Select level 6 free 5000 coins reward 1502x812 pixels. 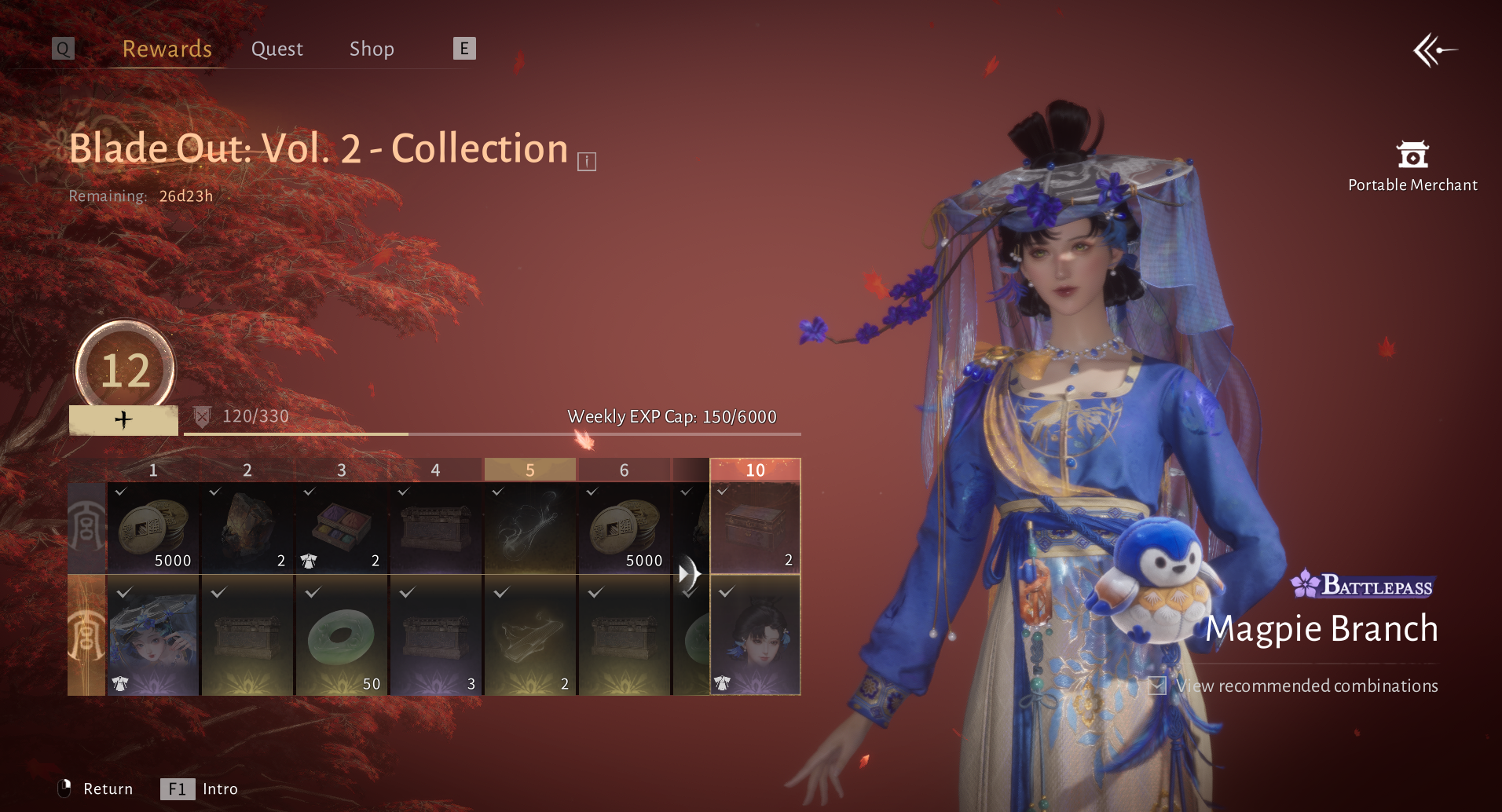point(625,528)
